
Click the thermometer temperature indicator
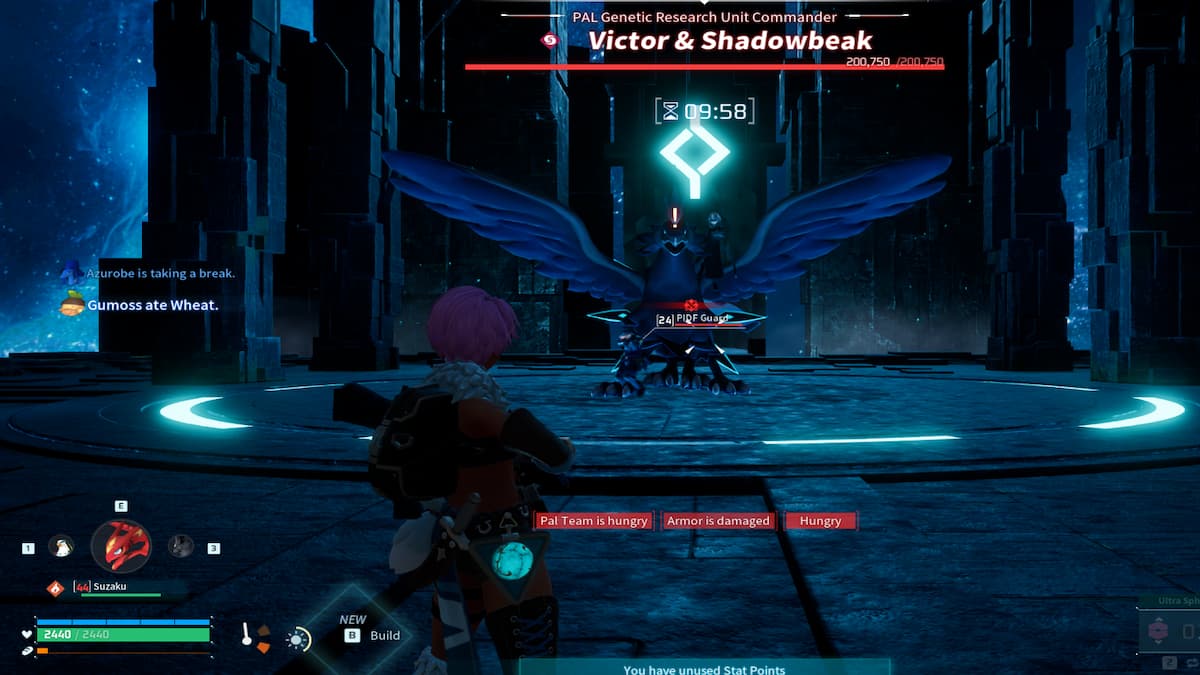[247, 635]
